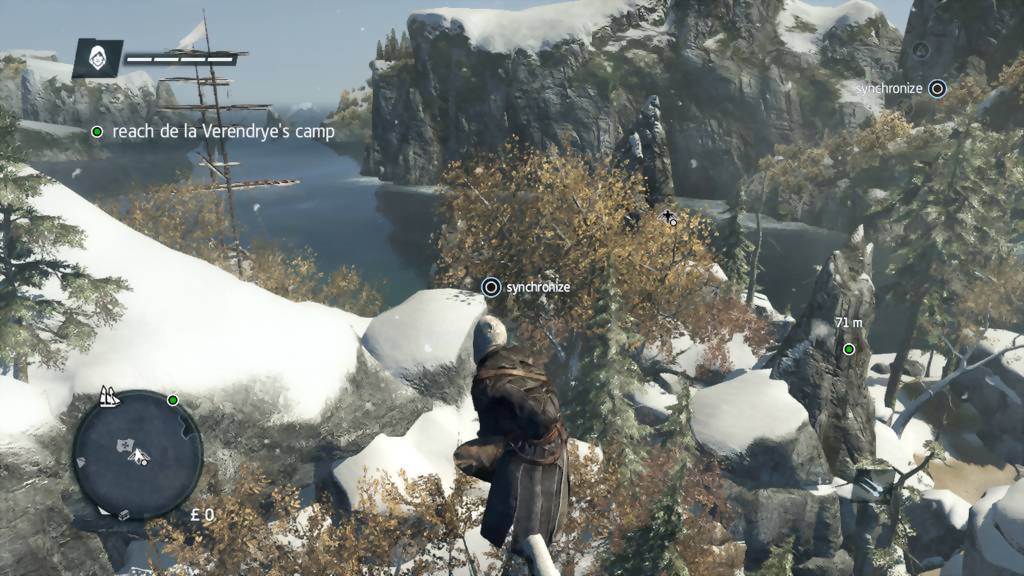Click the ship icon on the minimap's edge
The image size is (1024, 576).
(108, 398)
